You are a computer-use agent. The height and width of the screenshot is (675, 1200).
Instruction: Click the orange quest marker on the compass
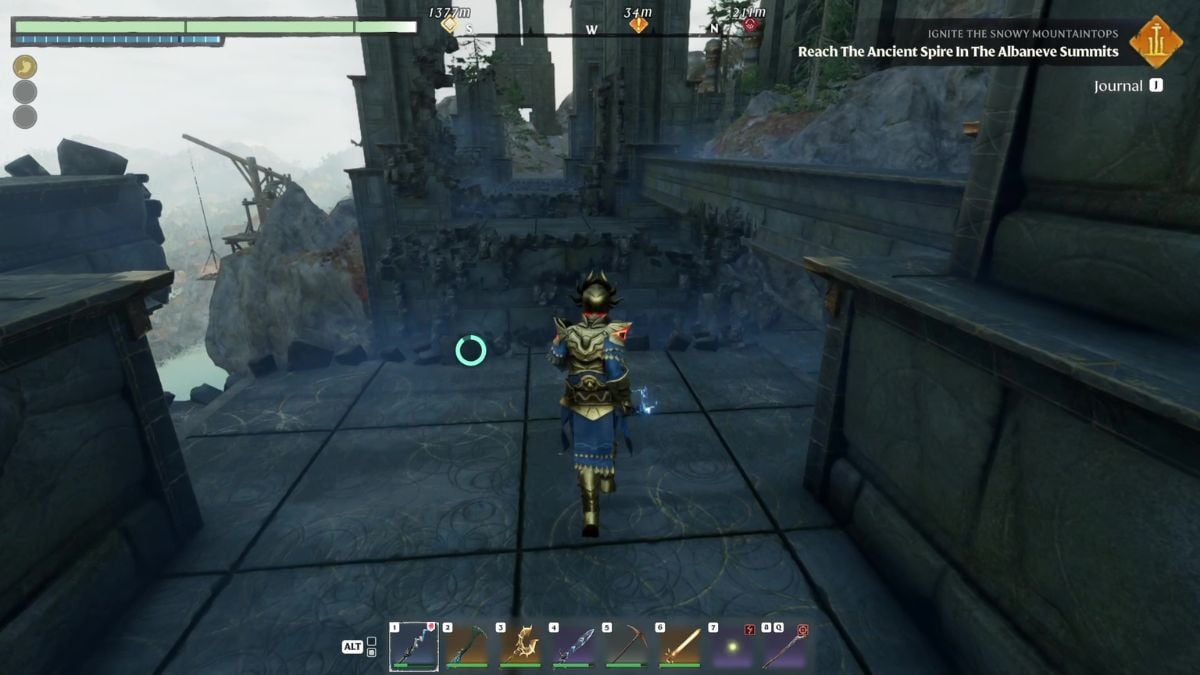pos(638,25)
